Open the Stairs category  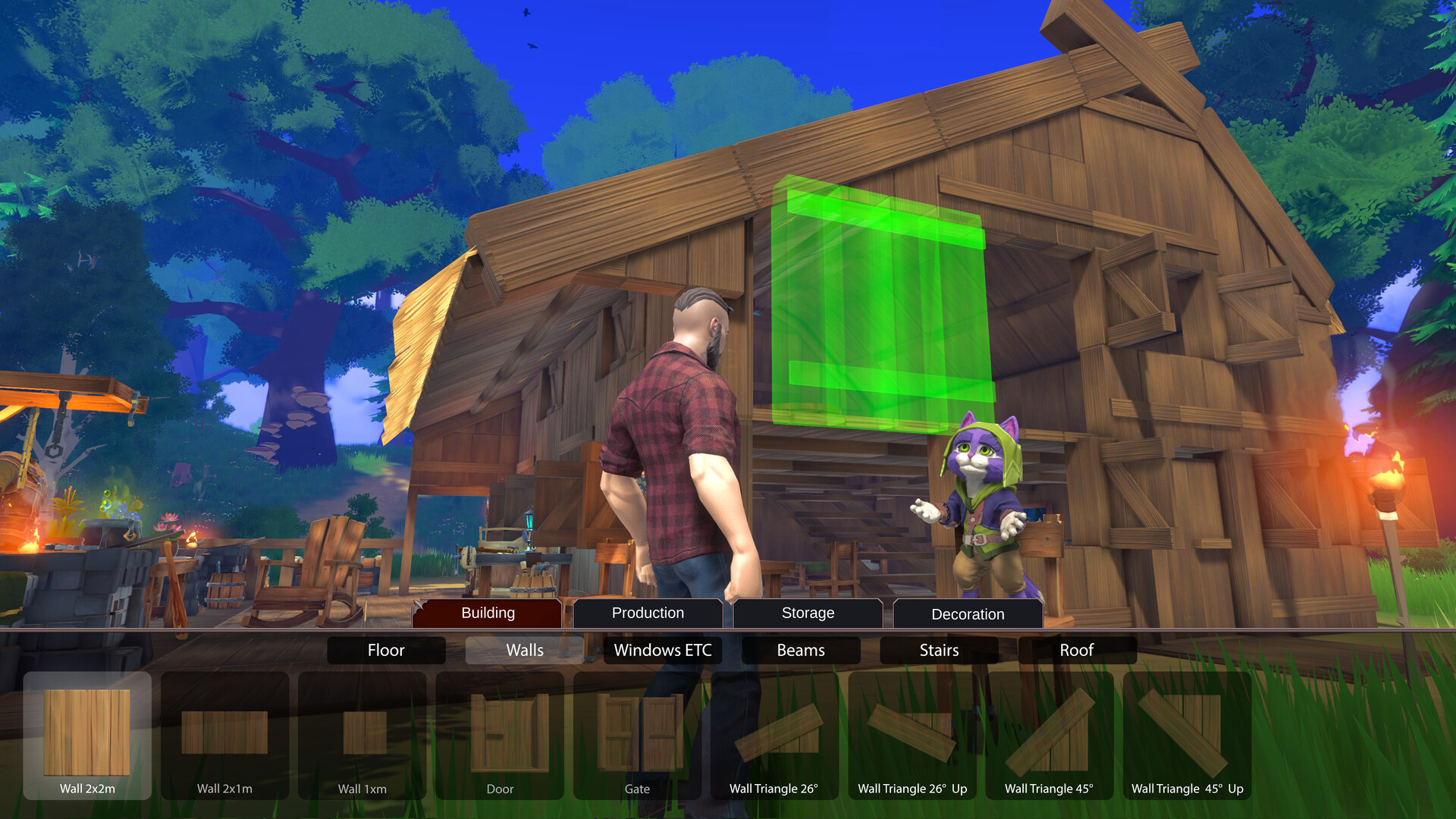pyautogui.click(x=939, y=650)
